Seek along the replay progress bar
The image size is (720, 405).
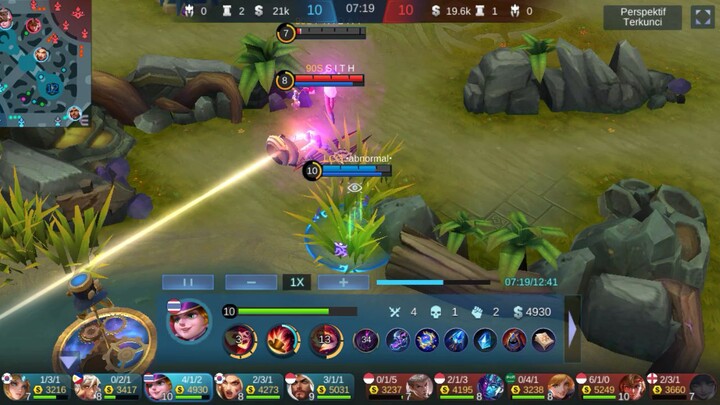440,282
